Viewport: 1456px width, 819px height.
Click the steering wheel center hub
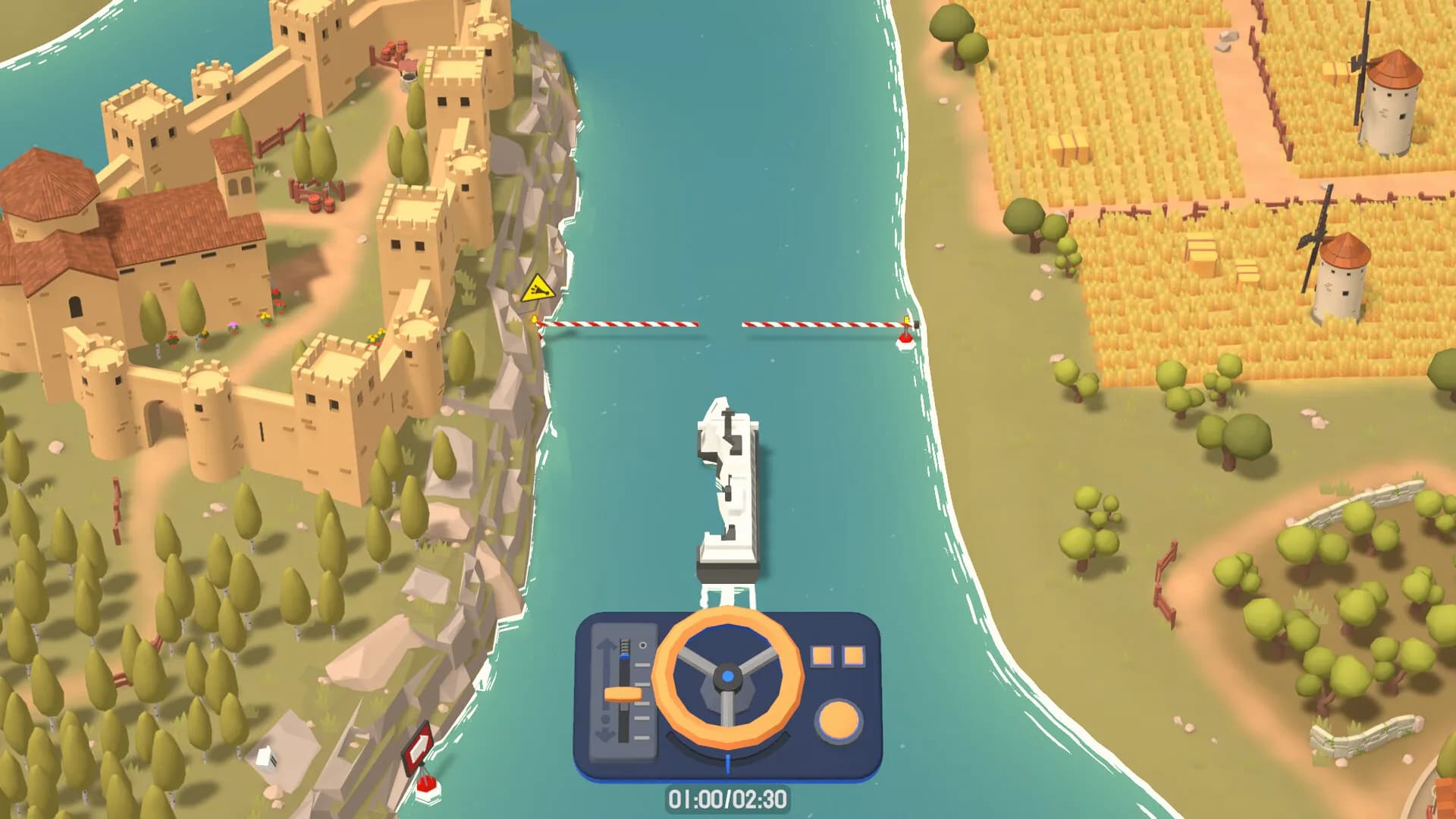pos(727,676)
